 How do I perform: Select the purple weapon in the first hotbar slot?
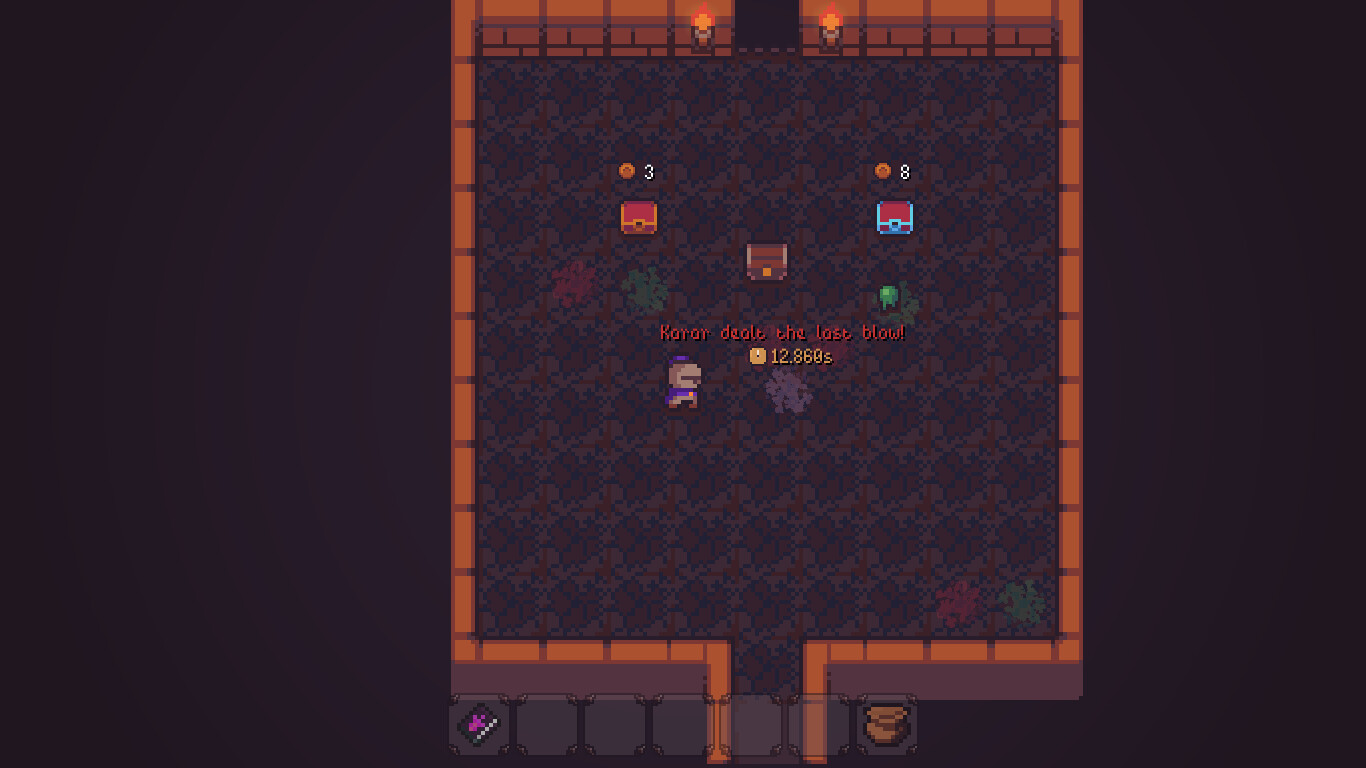click(478, 726)
